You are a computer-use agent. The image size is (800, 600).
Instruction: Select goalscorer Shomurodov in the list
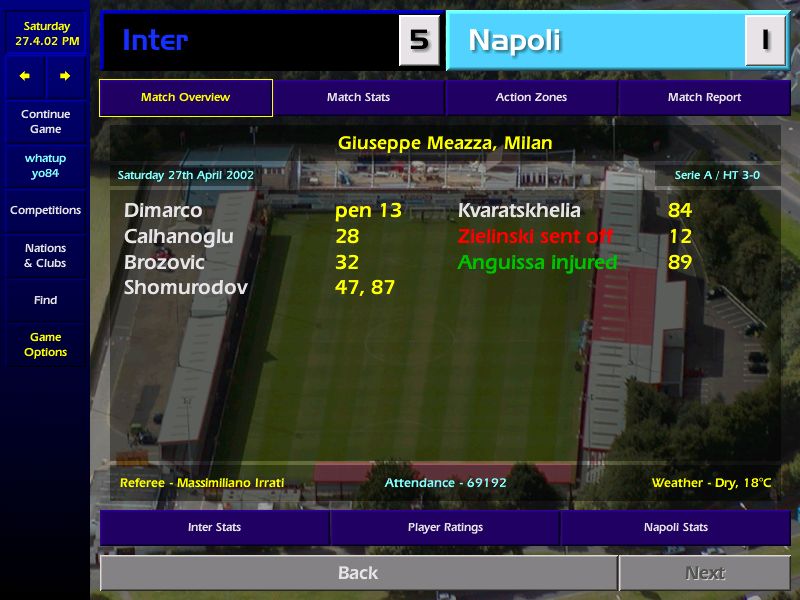pyautogui.click(x=186, y=288)
